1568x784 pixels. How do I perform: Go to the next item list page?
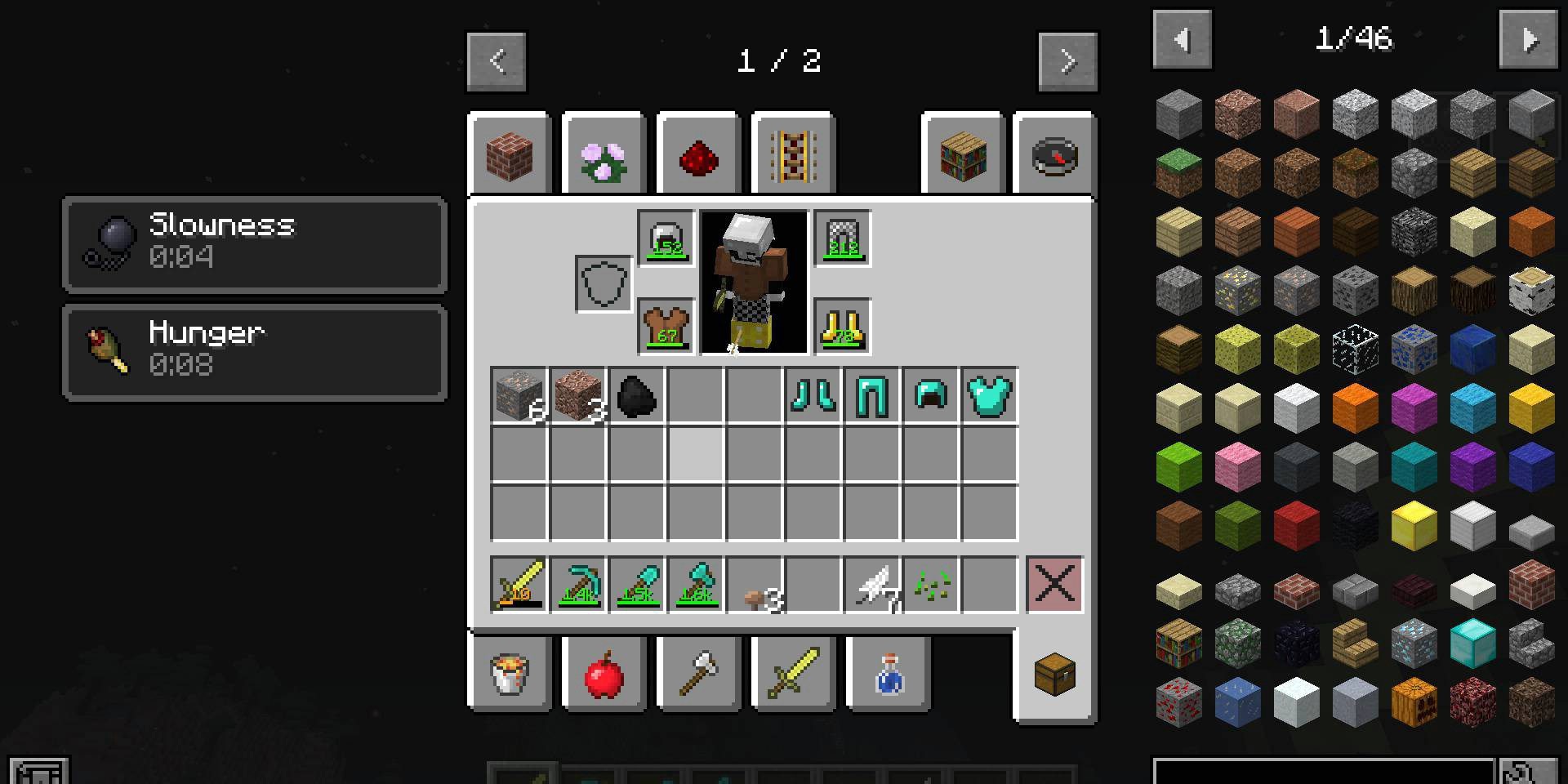1529,39
